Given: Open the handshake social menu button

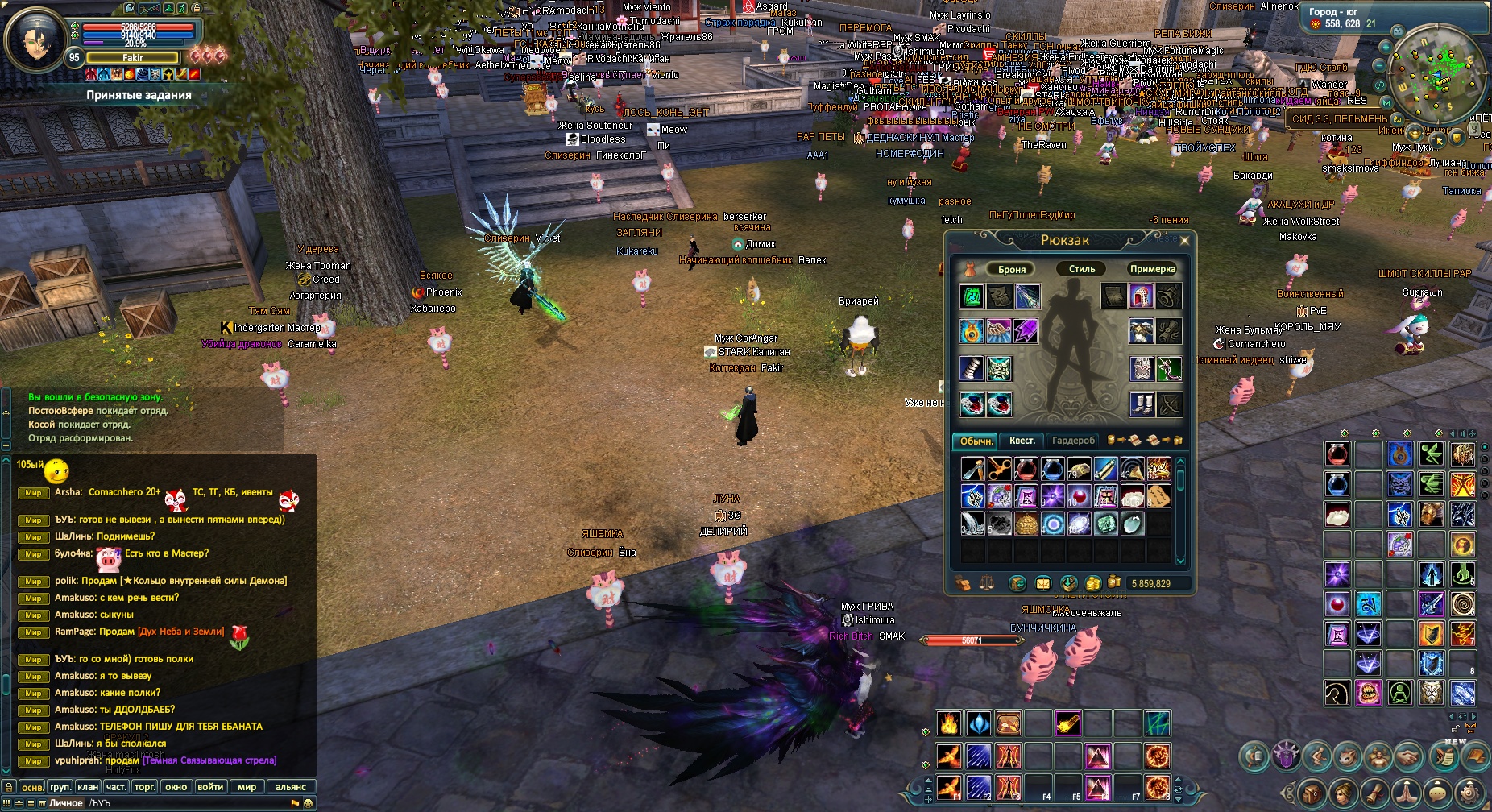Looking at the screenshot, I should point(1408,756).
